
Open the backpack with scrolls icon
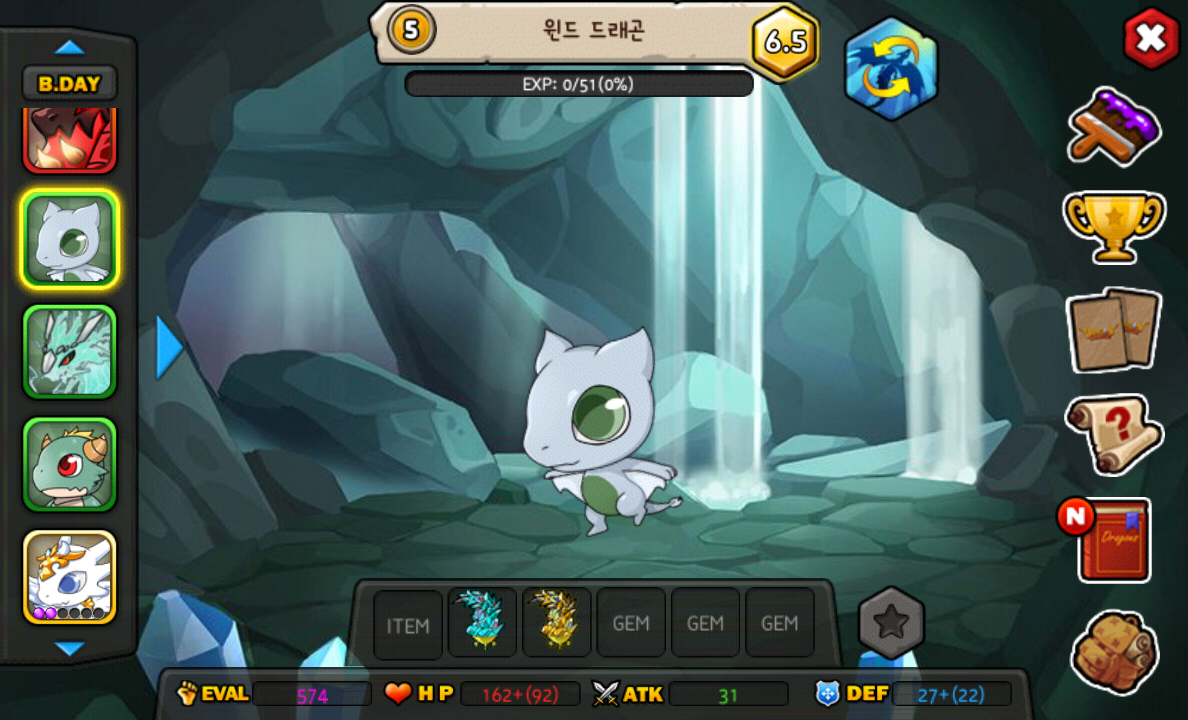[x=1113, y=652]
